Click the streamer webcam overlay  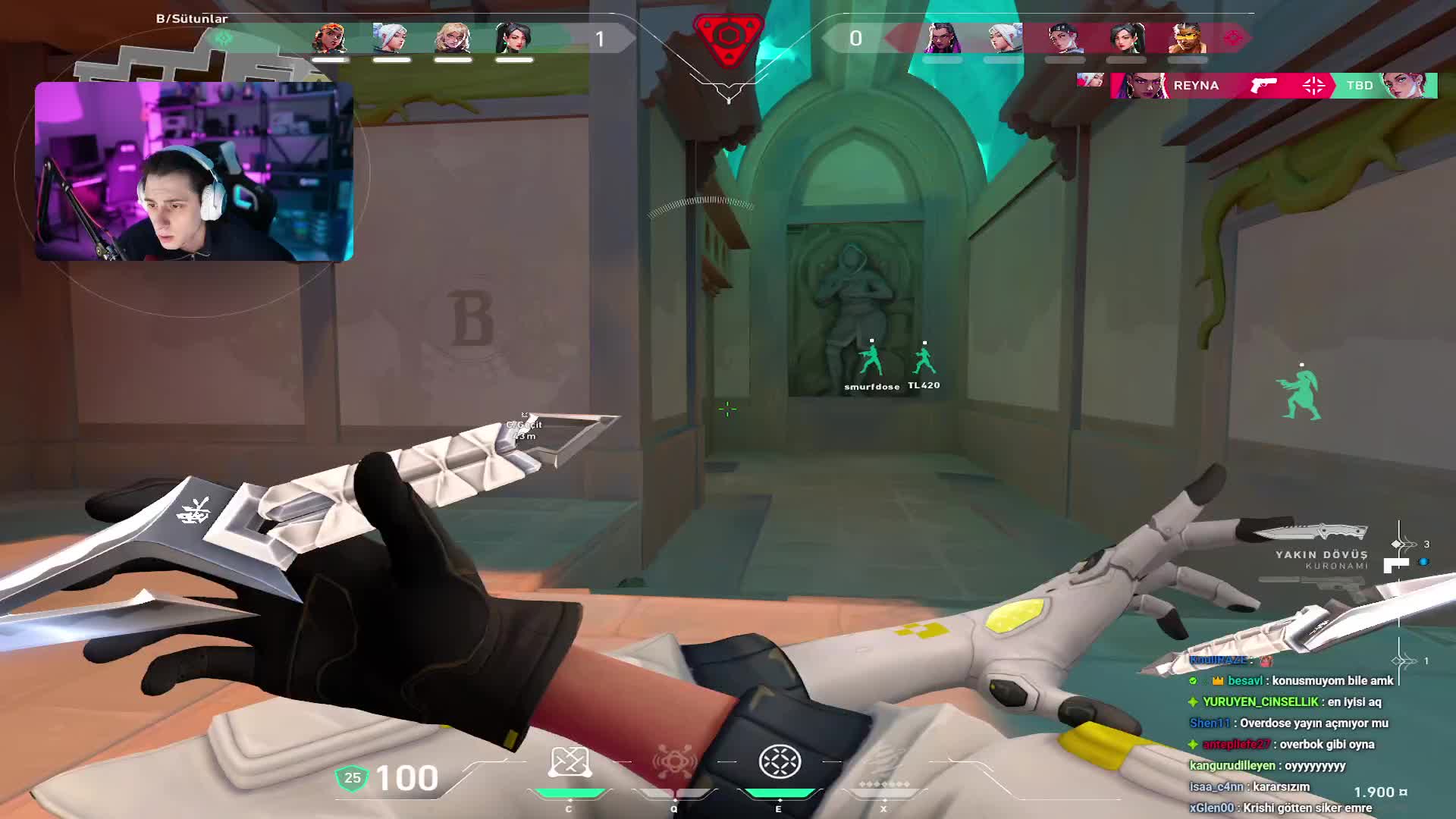[x=194, y=171]
